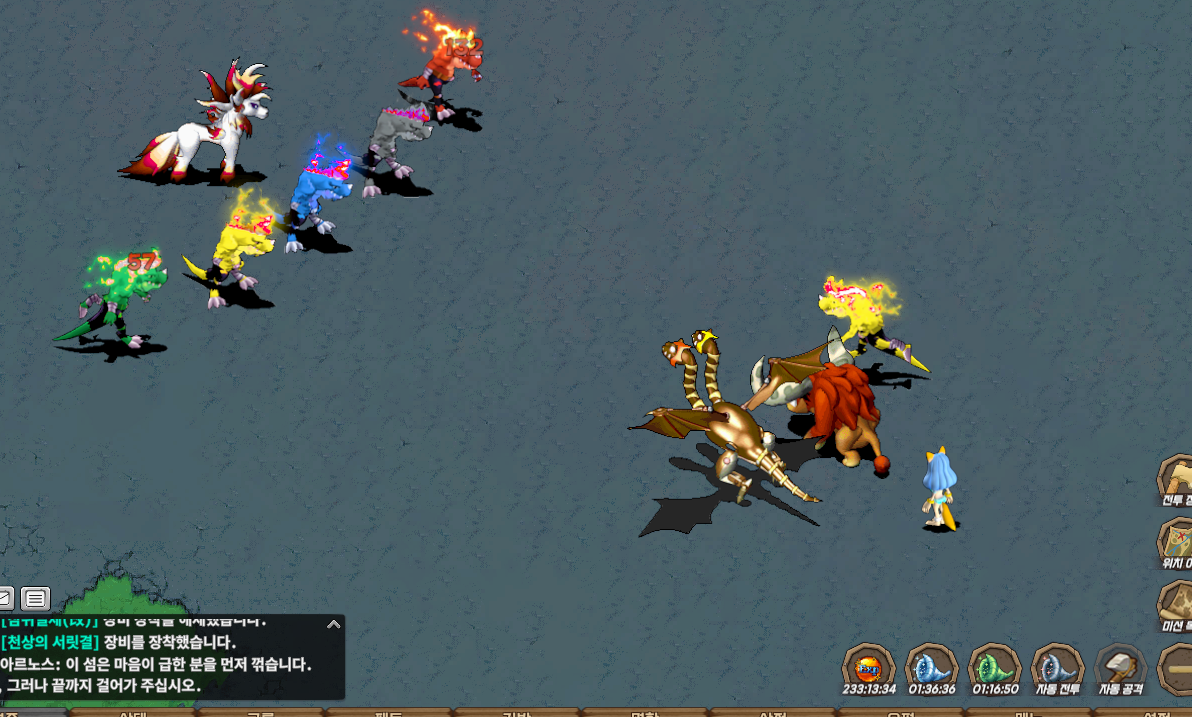Open the 위치 map with red X
Viewport: 1192px width, 717px height.
coord(1177,543)
